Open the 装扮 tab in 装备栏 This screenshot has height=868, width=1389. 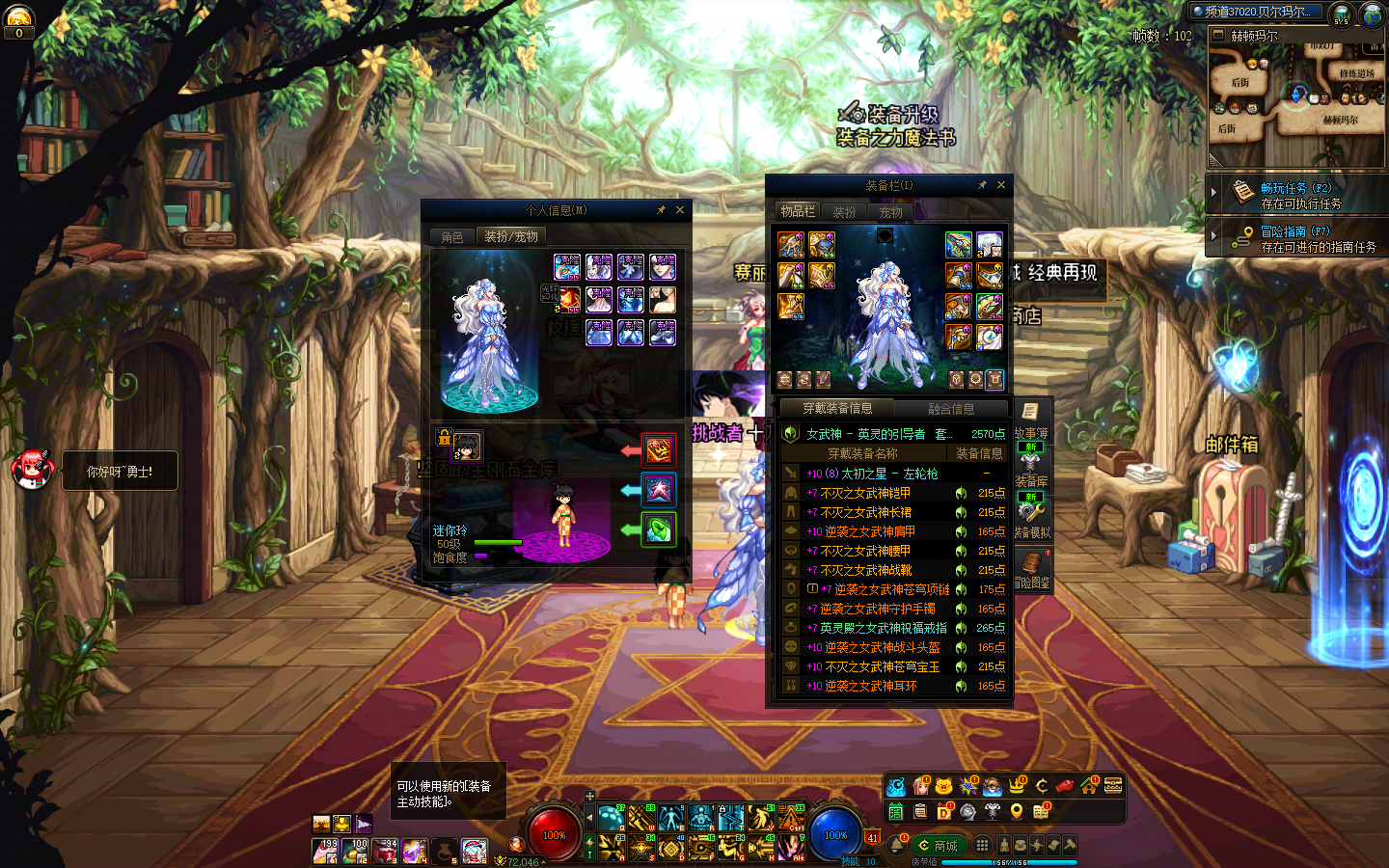(x=844, y=212)
